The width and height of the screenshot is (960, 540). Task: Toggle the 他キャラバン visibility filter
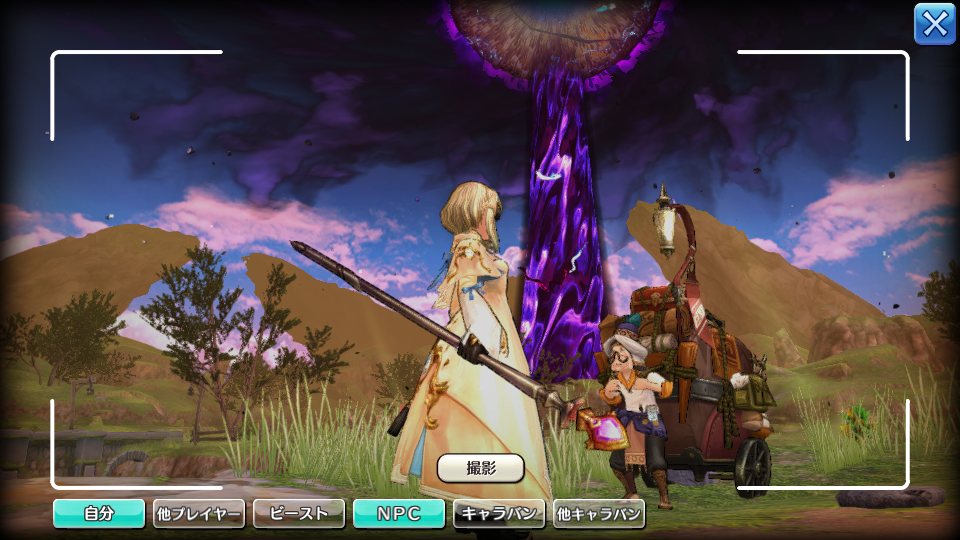click(599, 514)
